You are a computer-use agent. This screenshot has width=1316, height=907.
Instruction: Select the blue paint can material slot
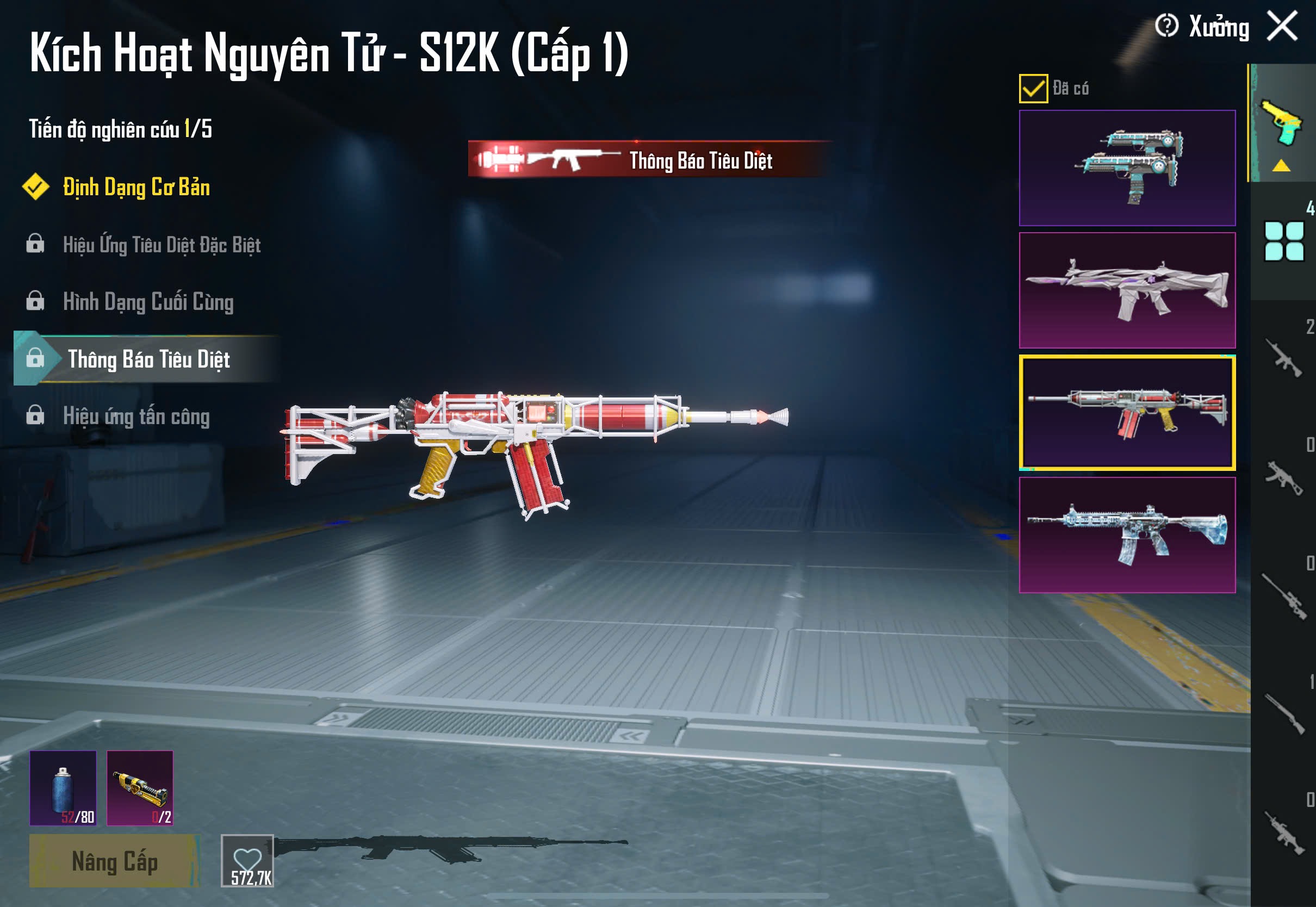63,788
